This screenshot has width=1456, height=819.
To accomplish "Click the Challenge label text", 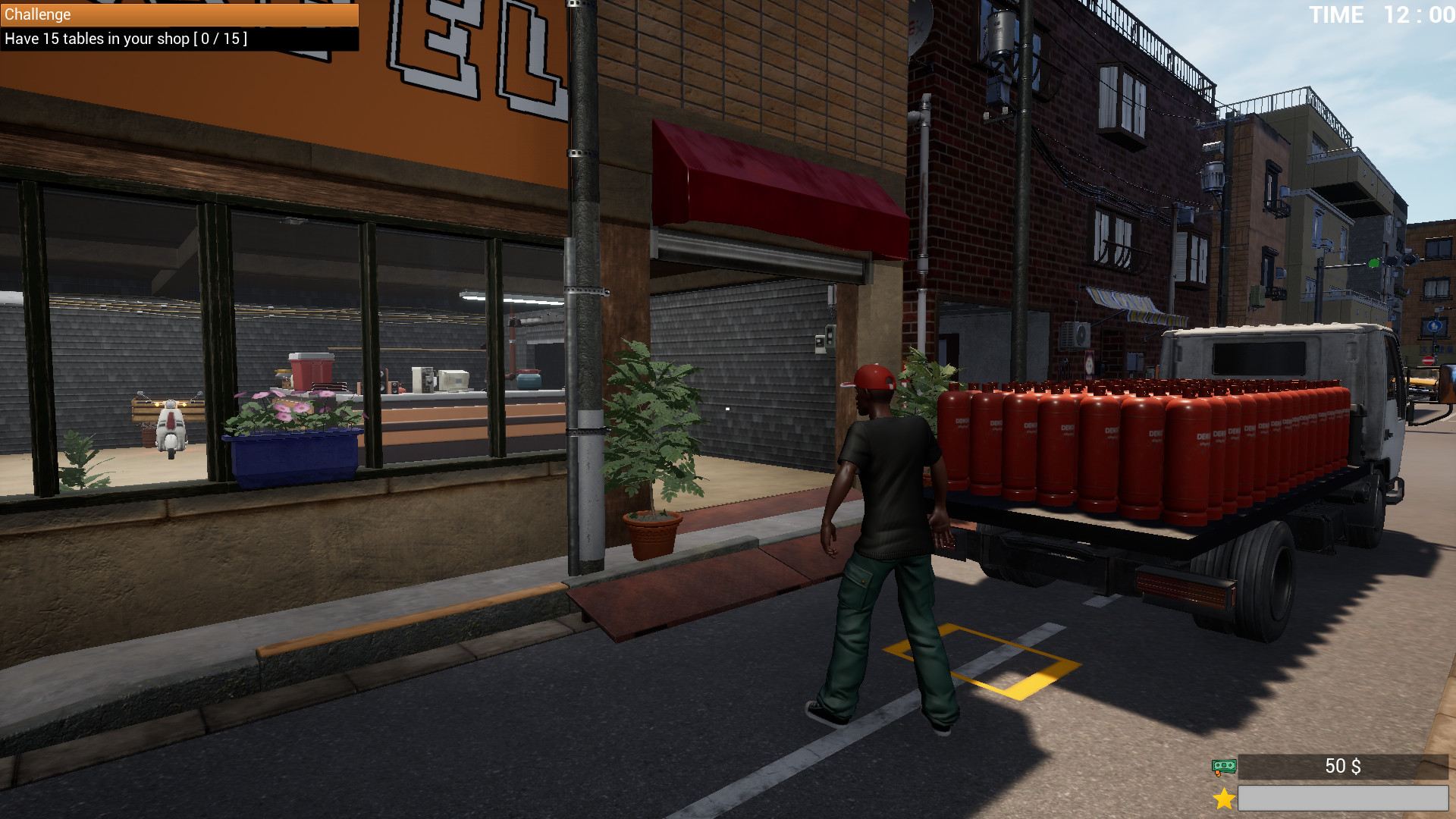I will tap(36, 14).
